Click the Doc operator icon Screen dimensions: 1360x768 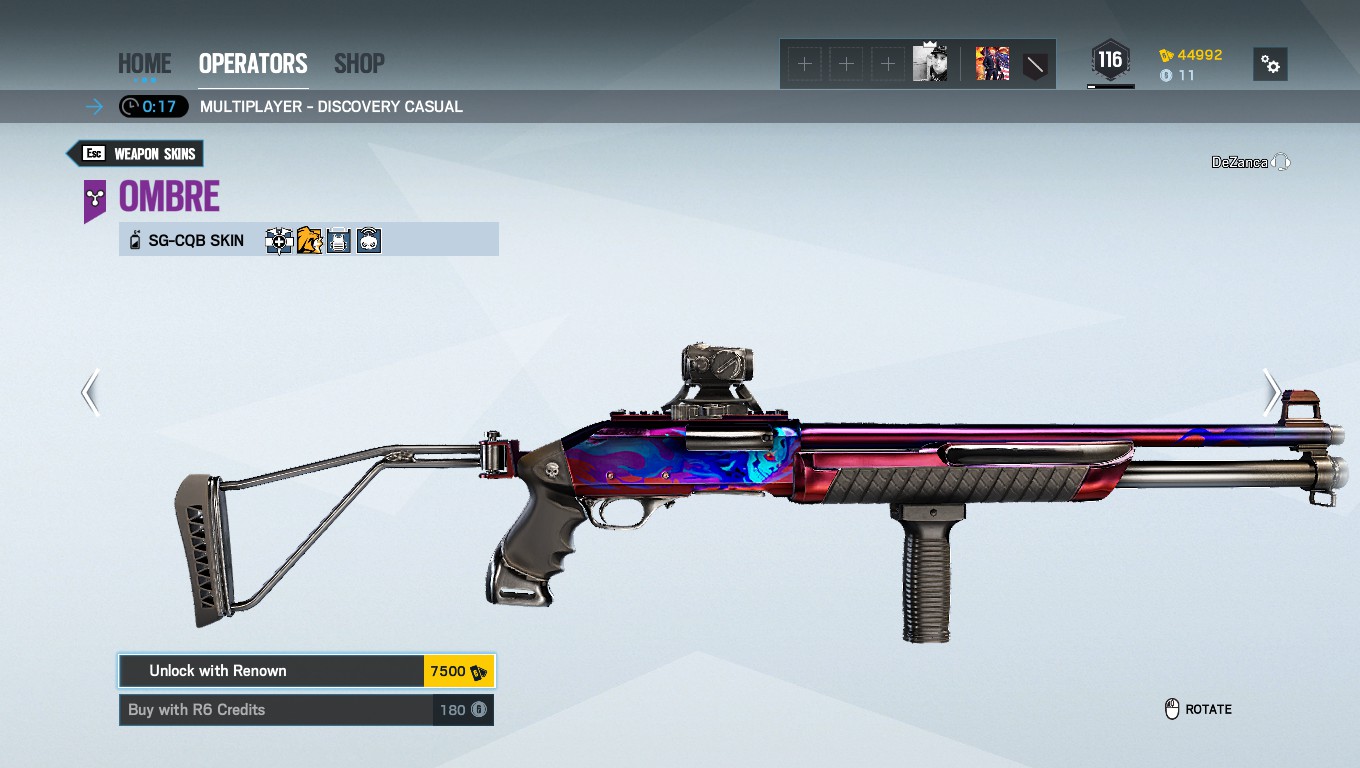[279, 241]
